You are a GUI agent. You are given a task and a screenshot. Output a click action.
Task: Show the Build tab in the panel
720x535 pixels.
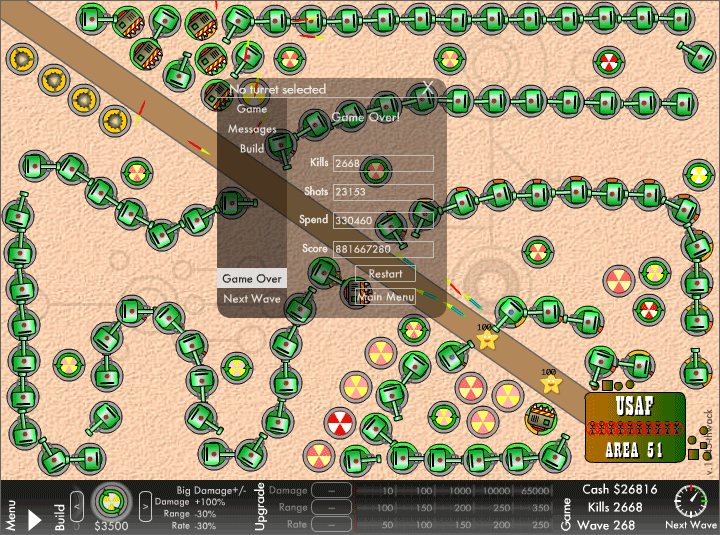(252, 148)
